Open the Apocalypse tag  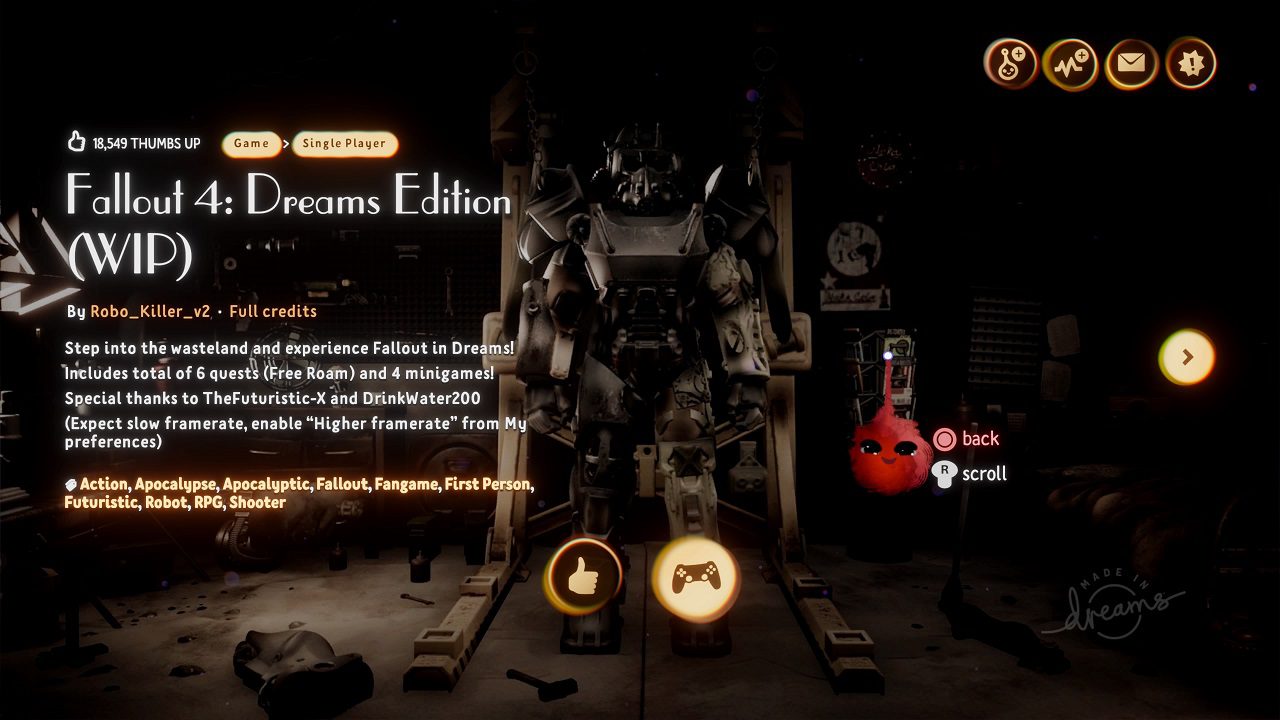(175, 484)
